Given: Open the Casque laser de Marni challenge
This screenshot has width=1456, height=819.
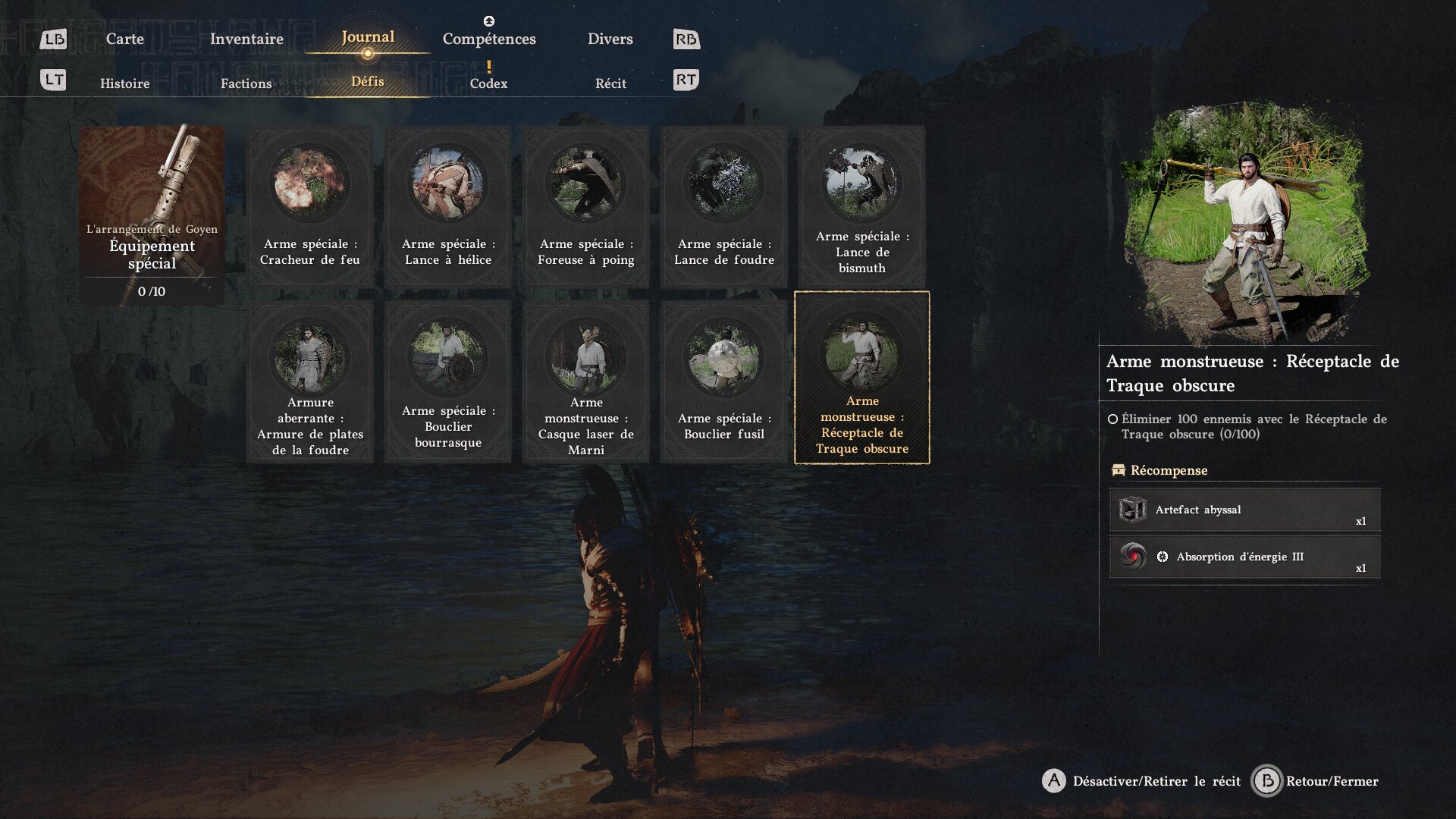Looking at the screenshot, I should coord(586,381).
